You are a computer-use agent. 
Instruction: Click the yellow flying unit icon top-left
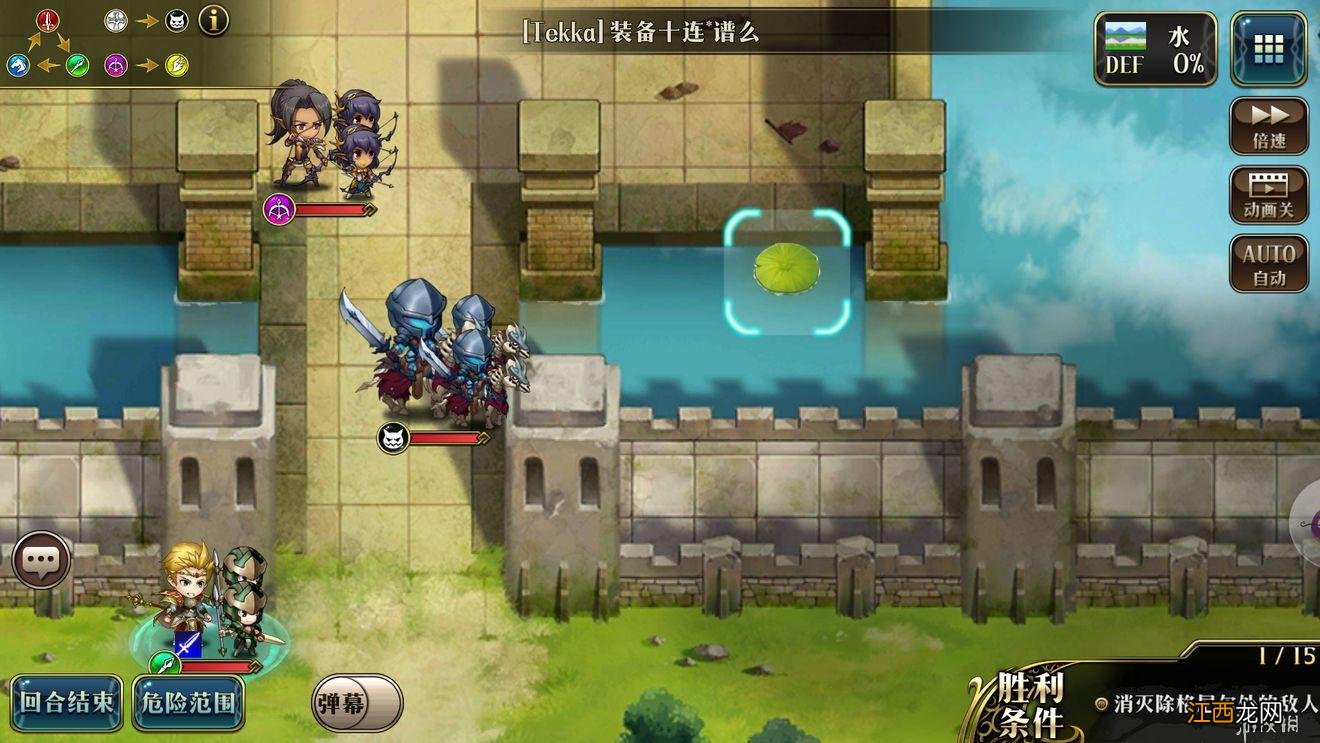click(175, 64)
